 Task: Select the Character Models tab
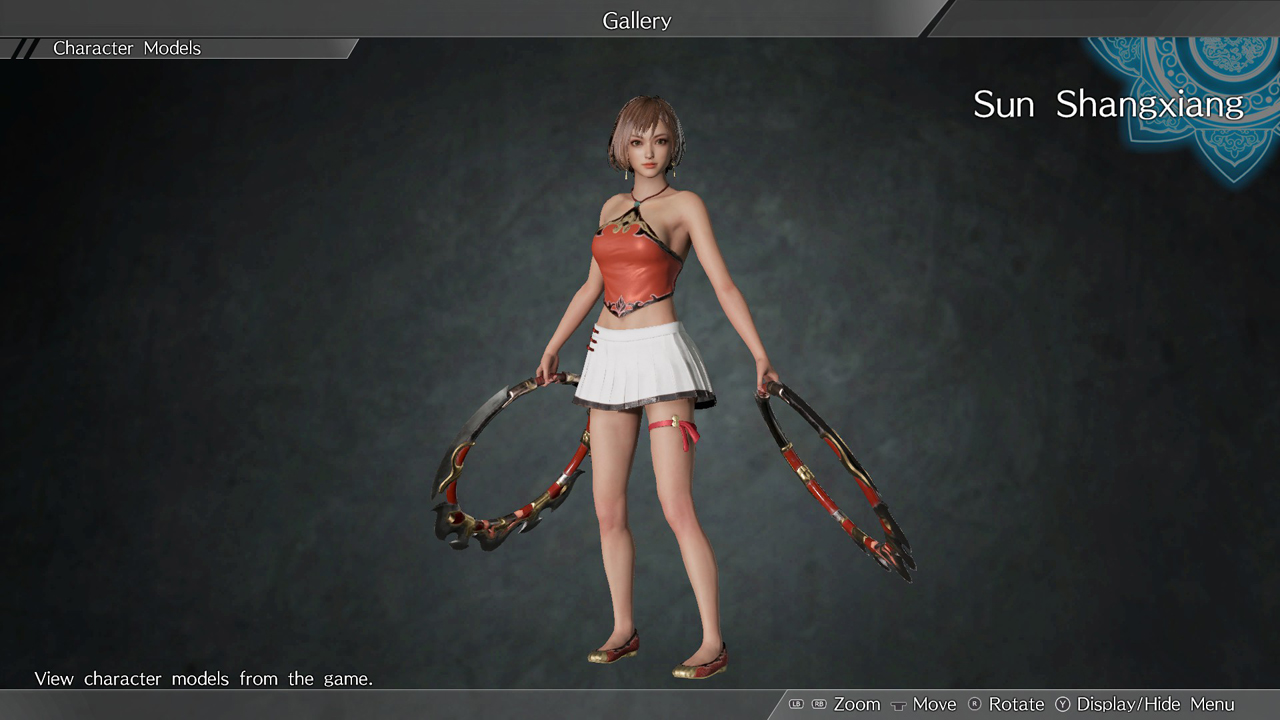click(126, 48)
